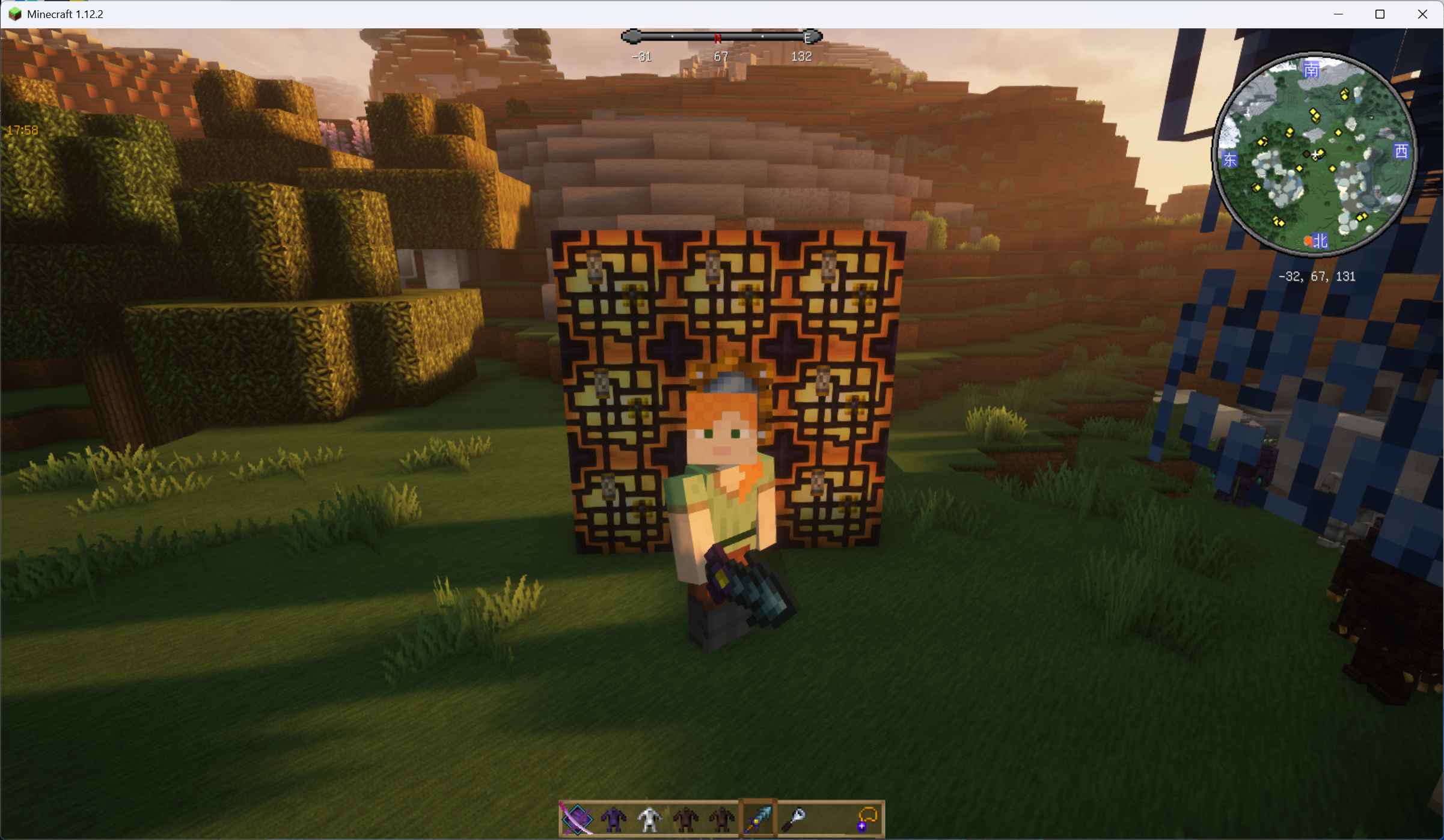The width and height of the screenshot is (1444, 840).
Task: Close the Minecraft window
Action: tap(1422, 14)
